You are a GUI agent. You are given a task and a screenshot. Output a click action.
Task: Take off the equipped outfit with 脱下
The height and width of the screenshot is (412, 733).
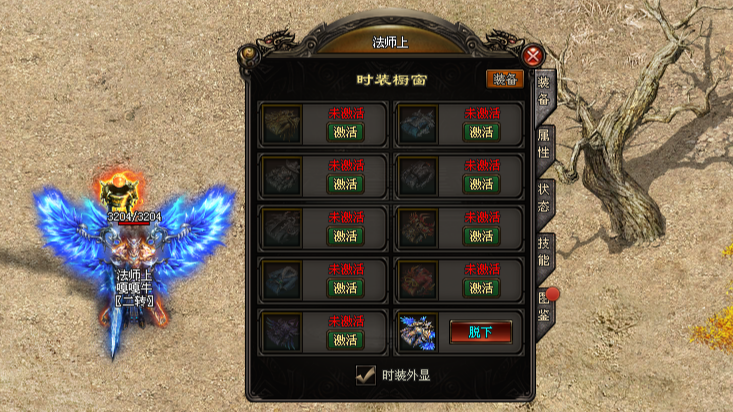tap(481, 331)
